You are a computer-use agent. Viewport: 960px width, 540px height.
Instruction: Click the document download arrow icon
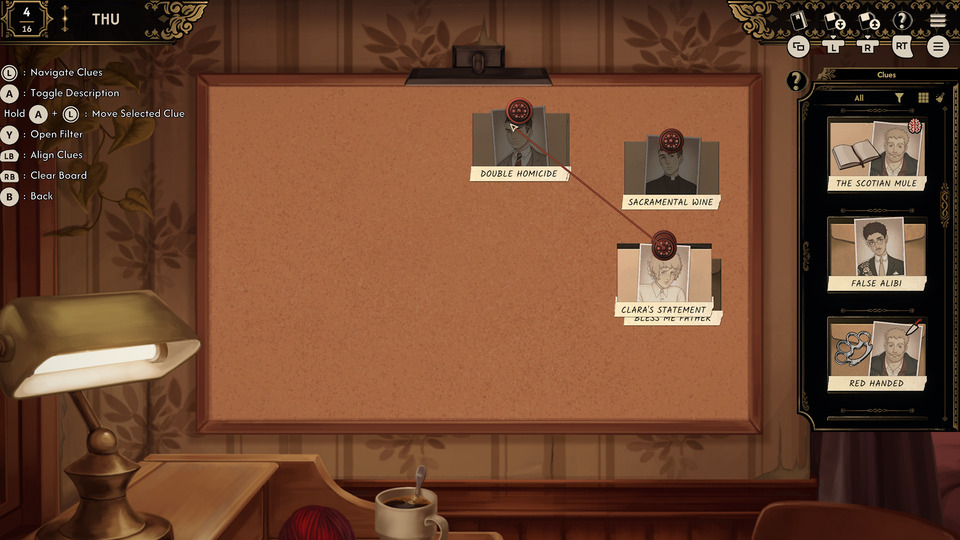point(833,20)
